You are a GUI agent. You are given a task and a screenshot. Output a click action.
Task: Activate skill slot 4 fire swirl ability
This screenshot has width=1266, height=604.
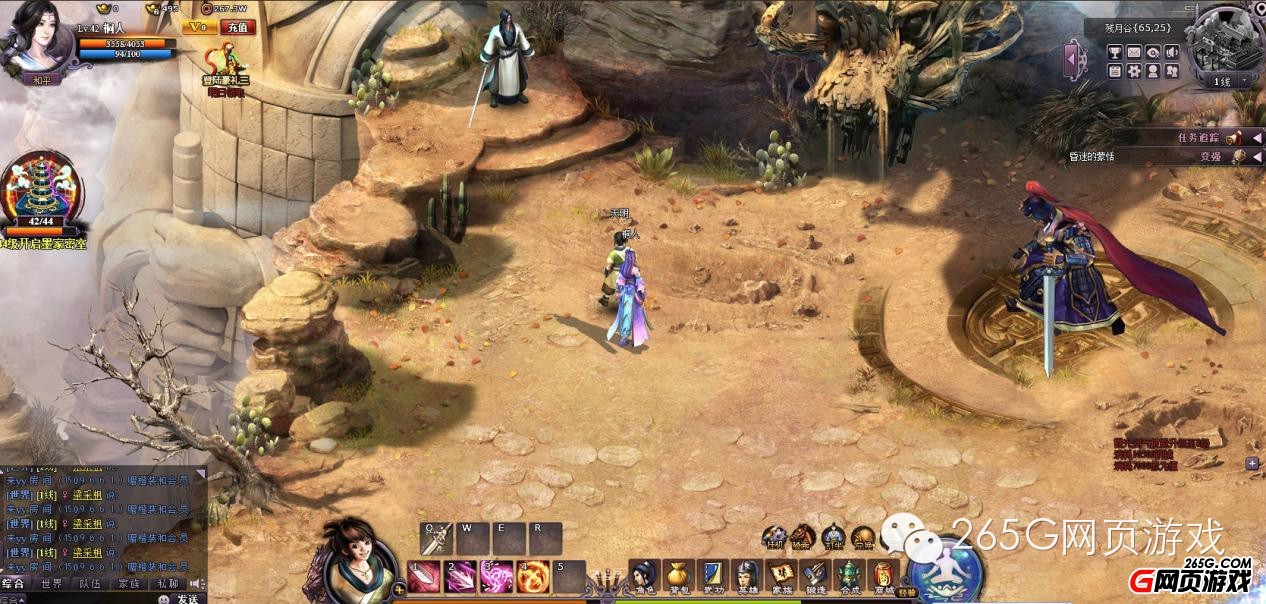coord(532,577)
